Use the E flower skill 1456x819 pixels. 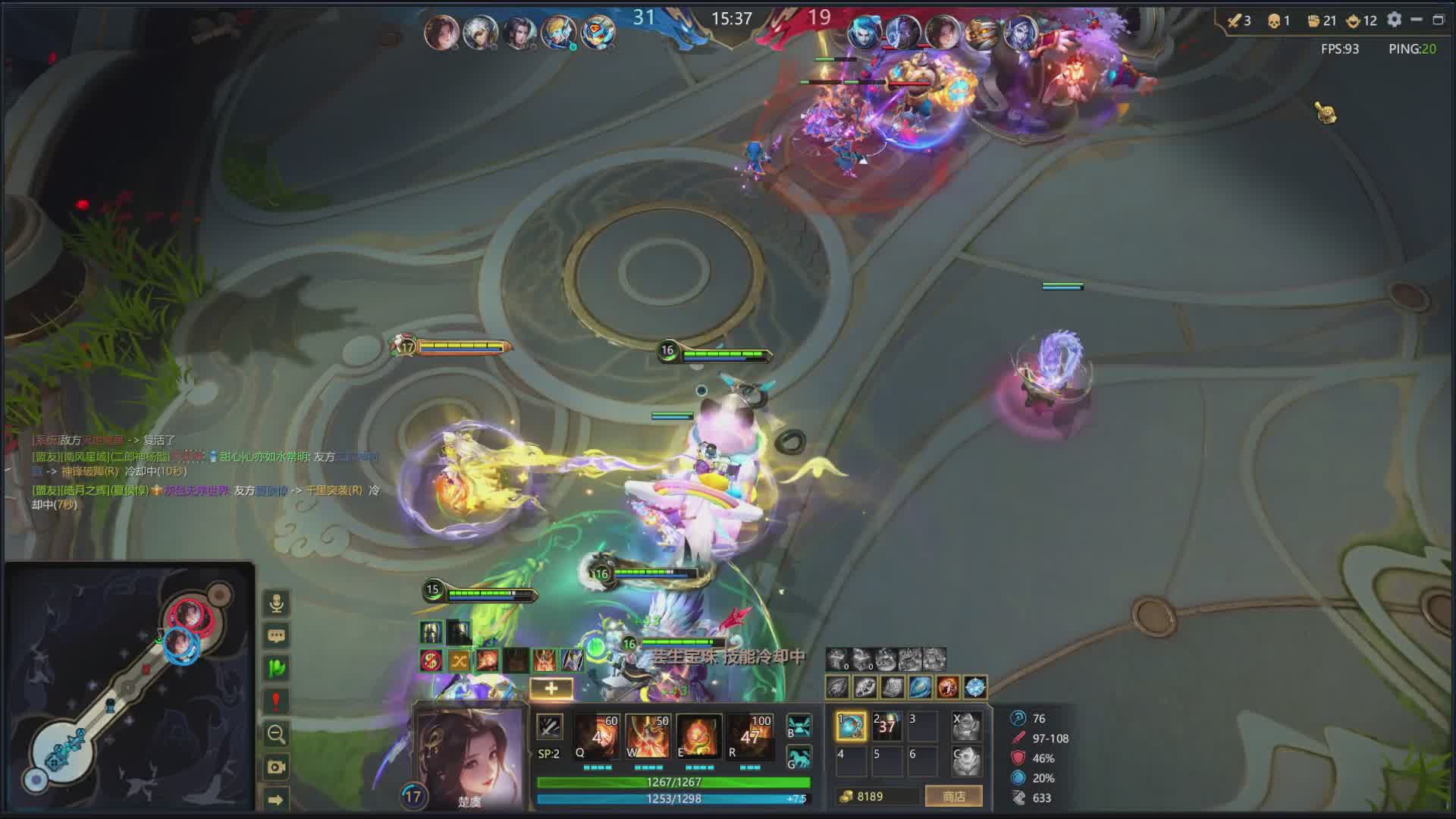[x=698, y=736]
